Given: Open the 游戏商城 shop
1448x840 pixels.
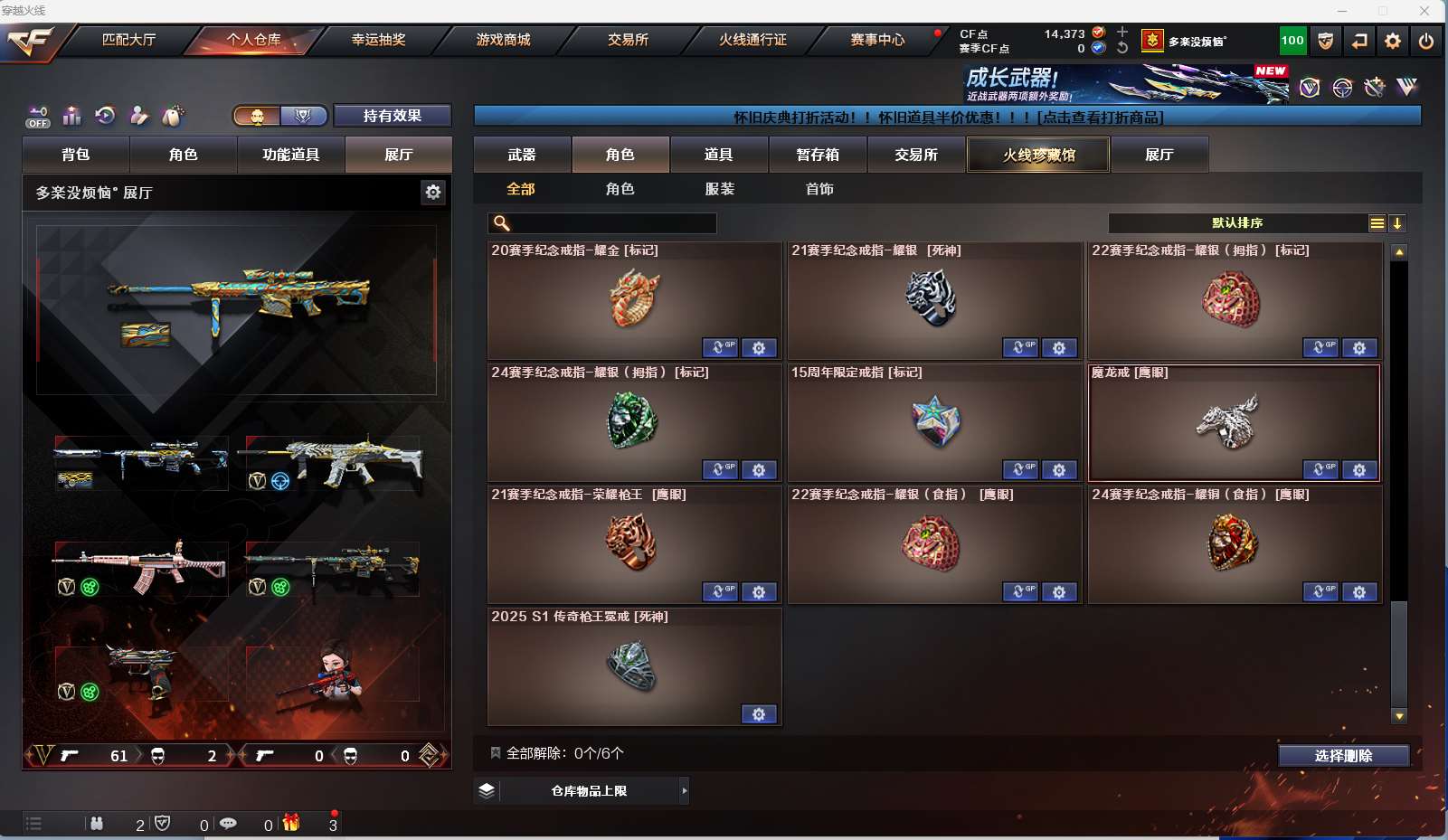Looking at the screenshot, I should point(503,40).
